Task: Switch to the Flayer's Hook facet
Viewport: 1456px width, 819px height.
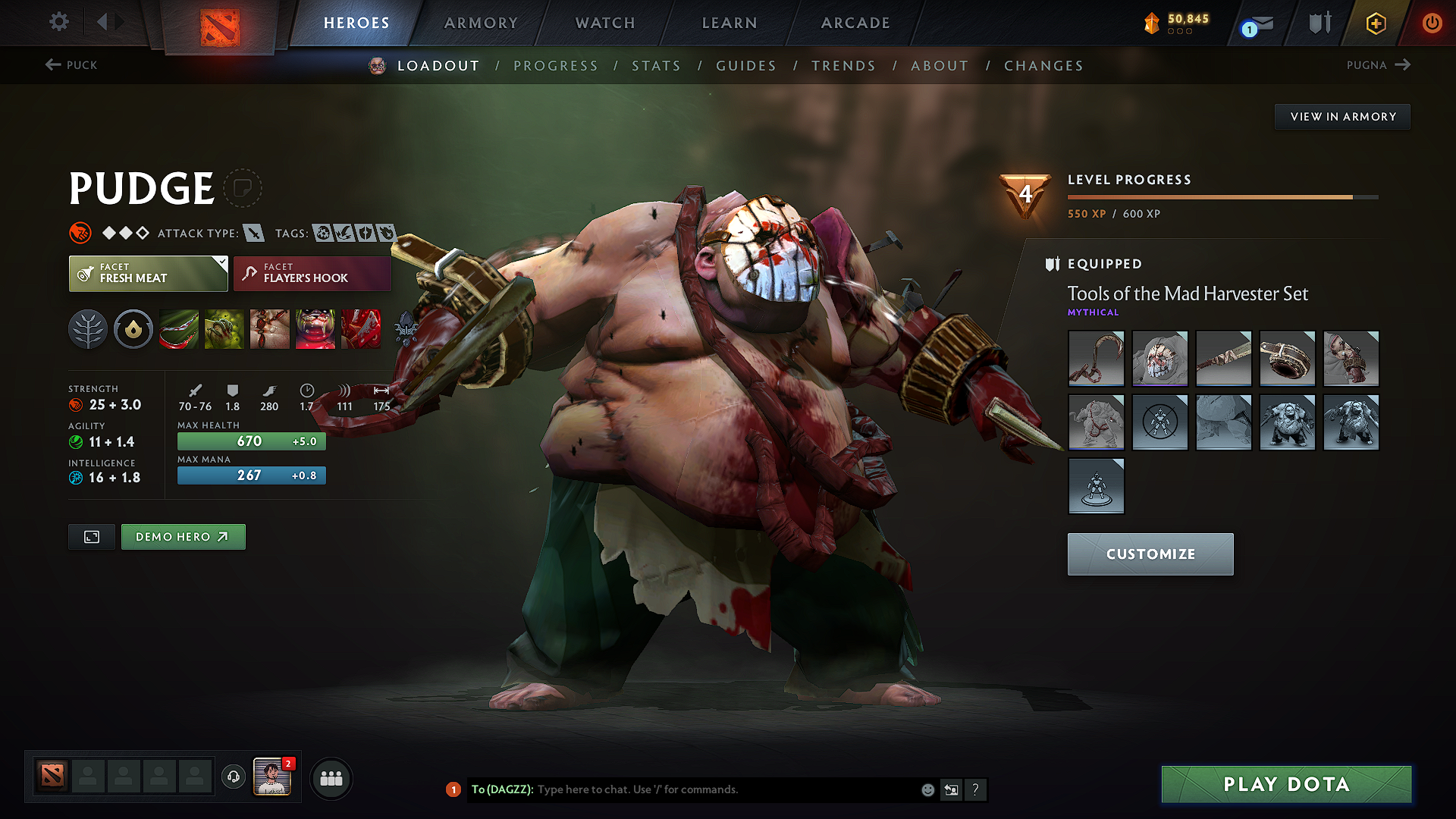Action: coord(311,273)
